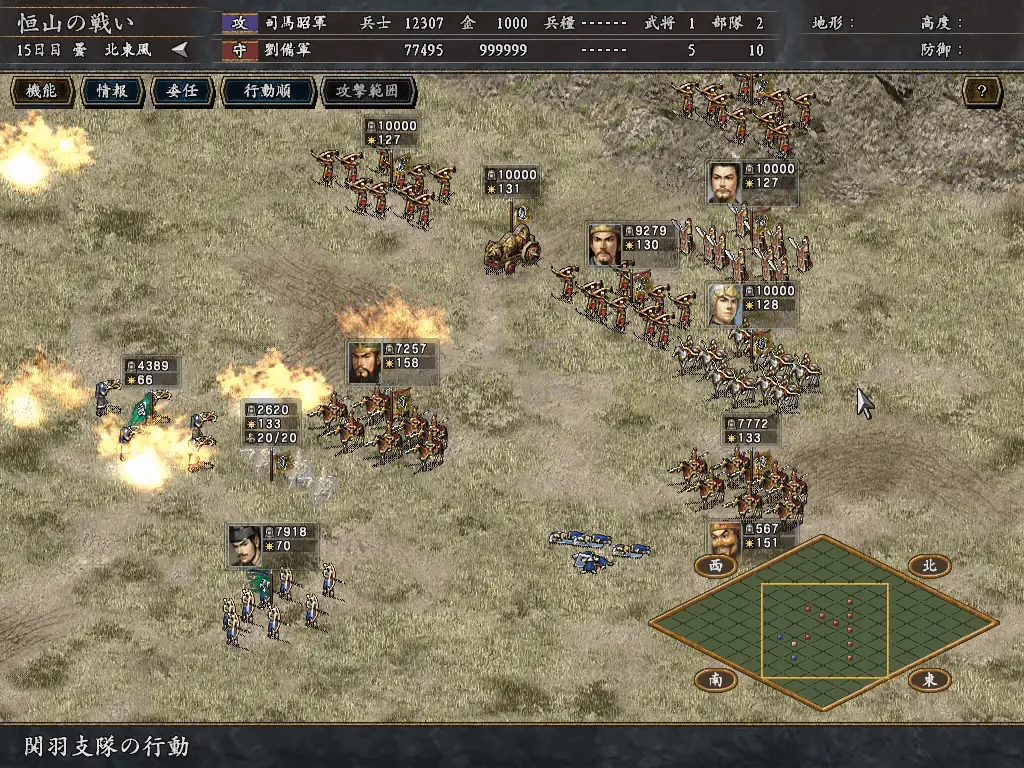
Task: Rotate view using the 南 south button
Action: [x=716, y=679]
